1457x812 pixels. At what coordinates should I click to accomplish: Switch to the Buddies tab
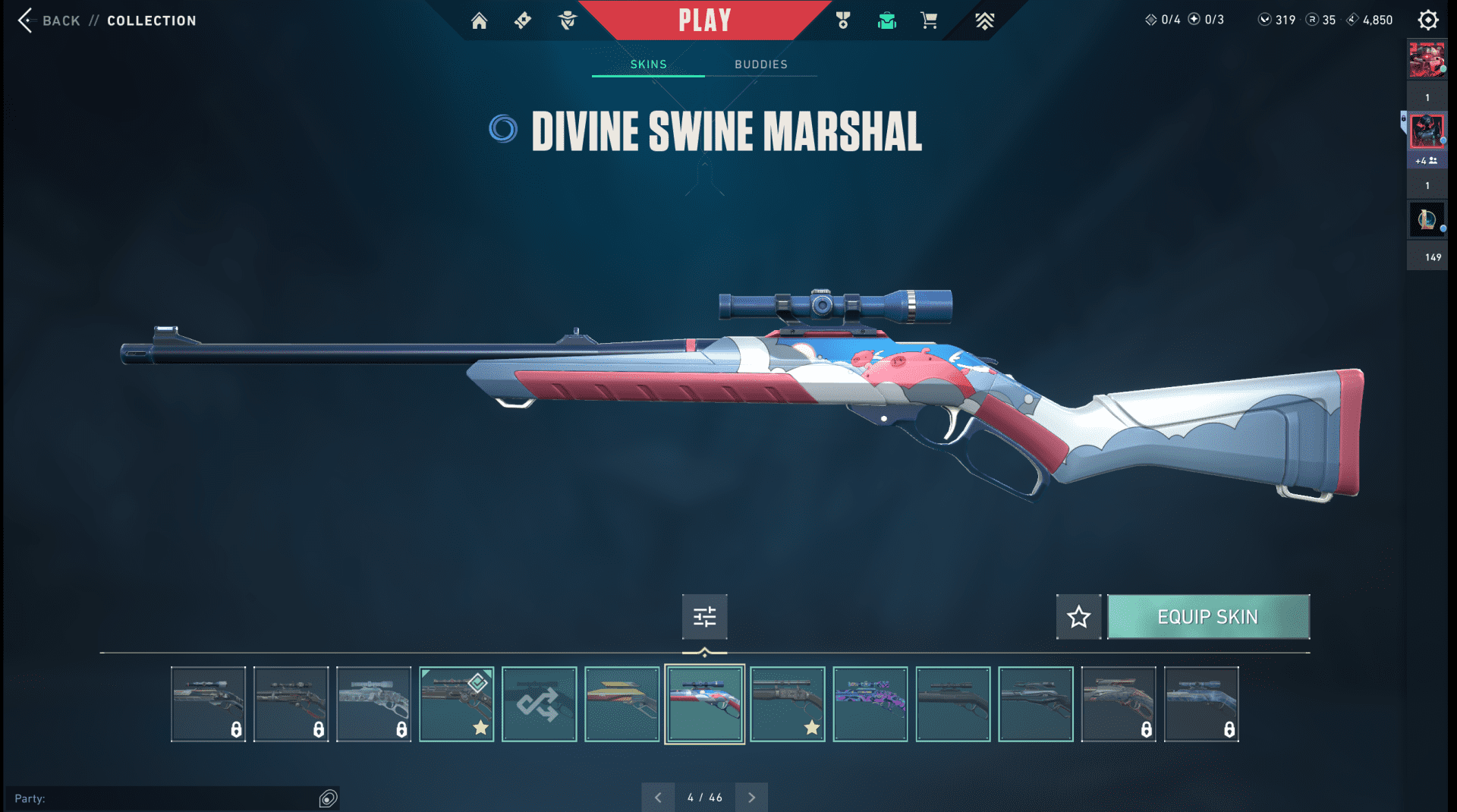760,65
